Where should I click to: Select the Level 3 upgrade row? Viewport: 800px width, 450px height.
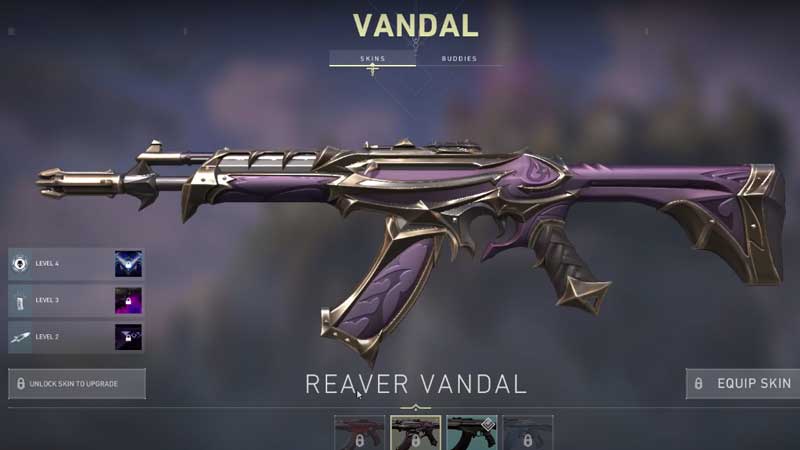click(60, 300)
